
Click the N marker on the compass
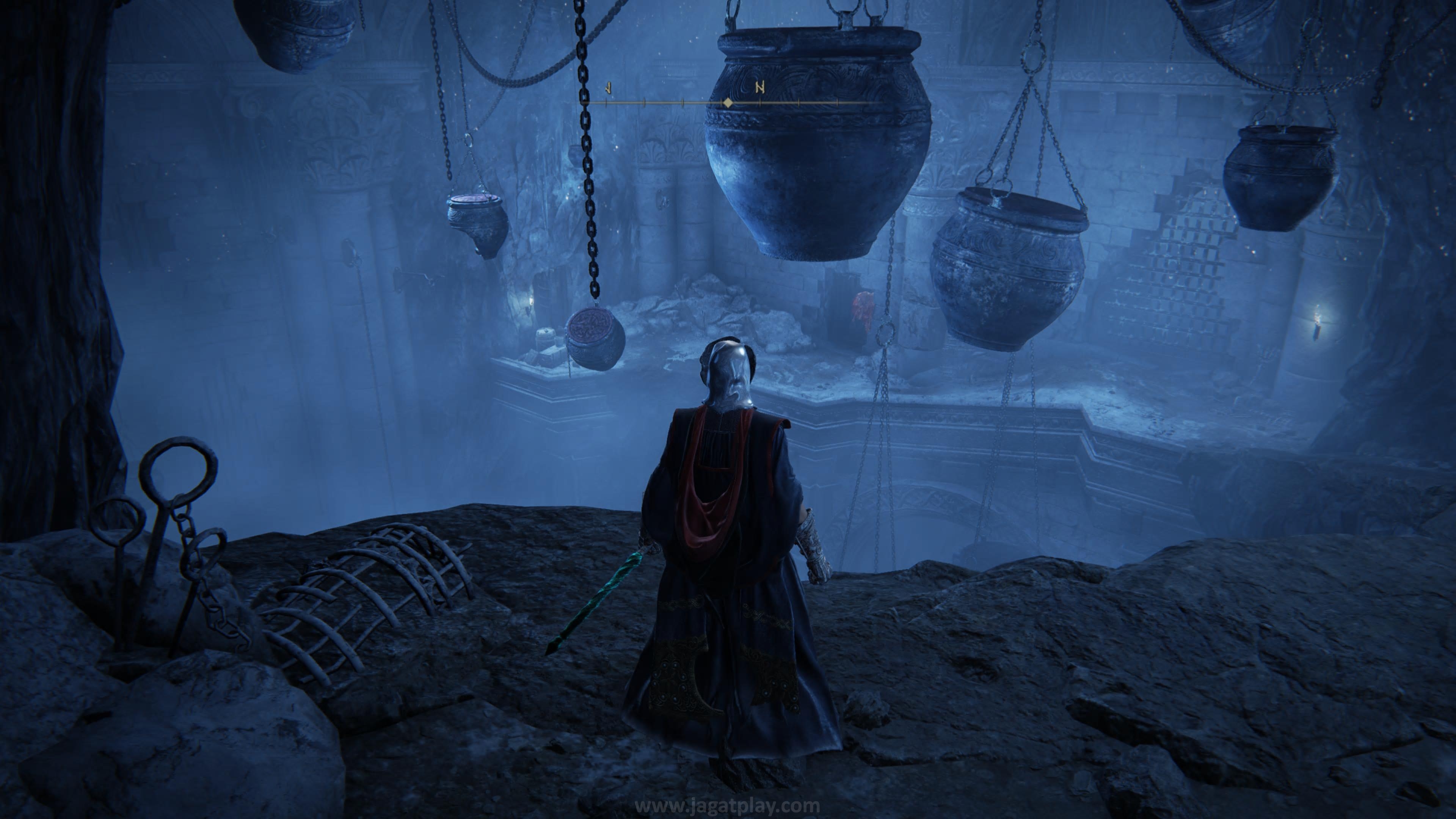[760, 88]
